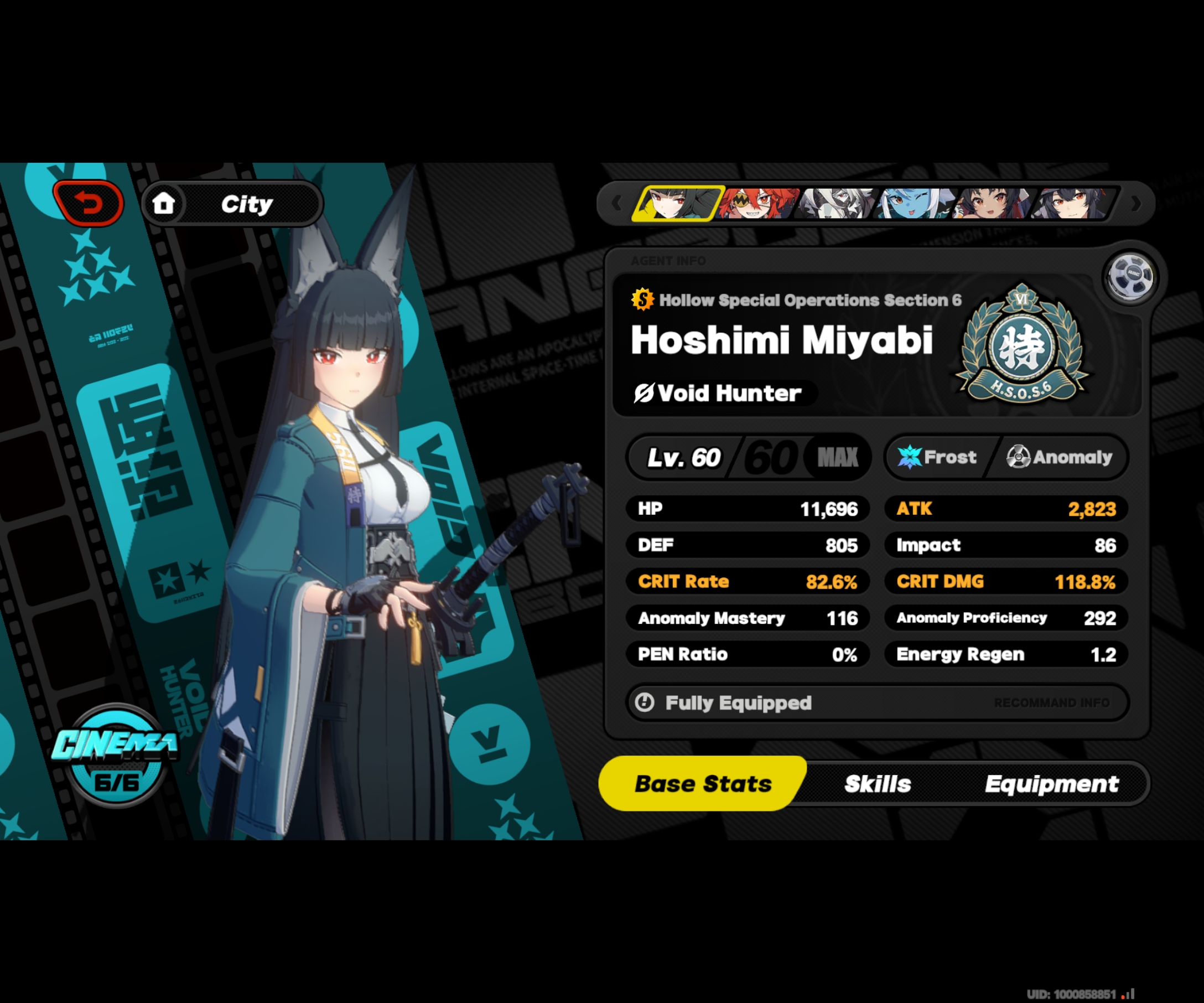Click the Void Hunter badge icon

pyautogui.click(x=645, y=393)
